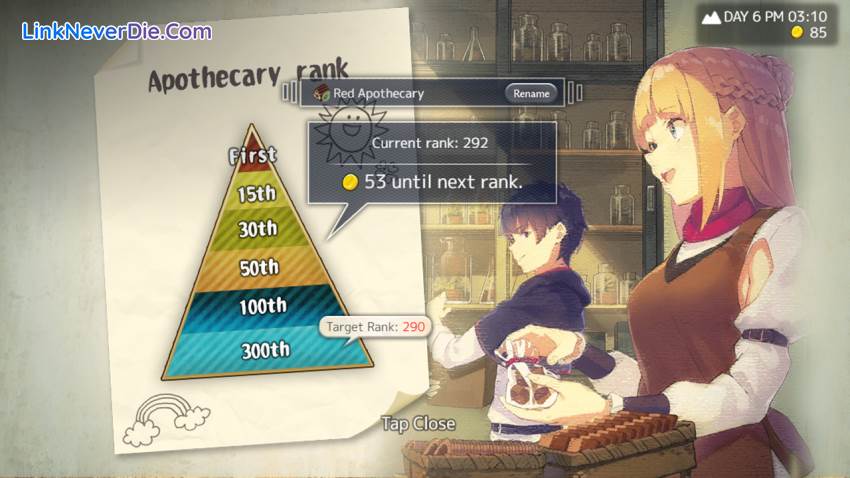Tap Close to dismiss rank screen
850x478 pixels.
(x=418, y=424)
